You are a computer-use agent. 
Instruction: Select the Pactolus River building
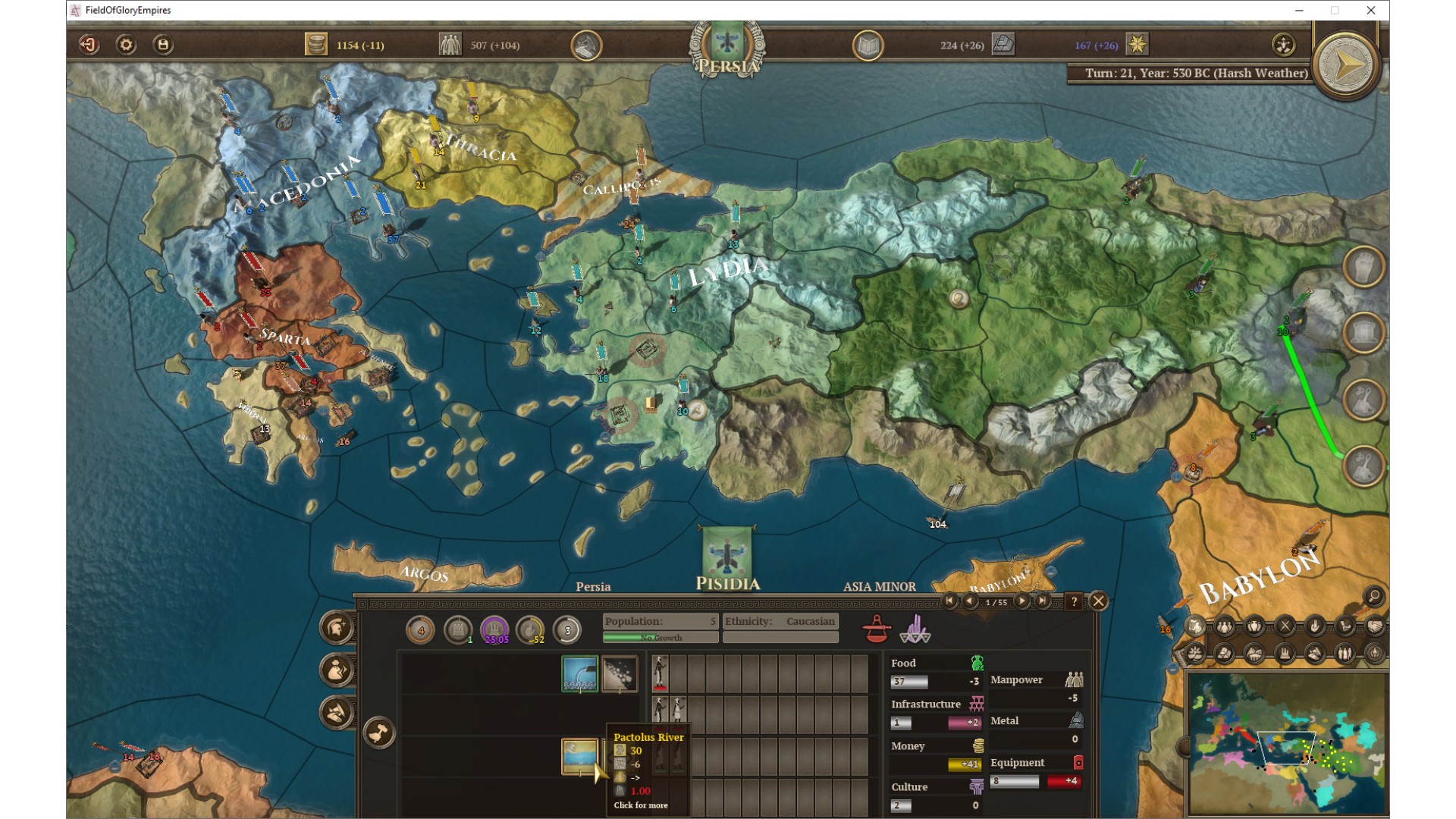(x=579, y=756)
